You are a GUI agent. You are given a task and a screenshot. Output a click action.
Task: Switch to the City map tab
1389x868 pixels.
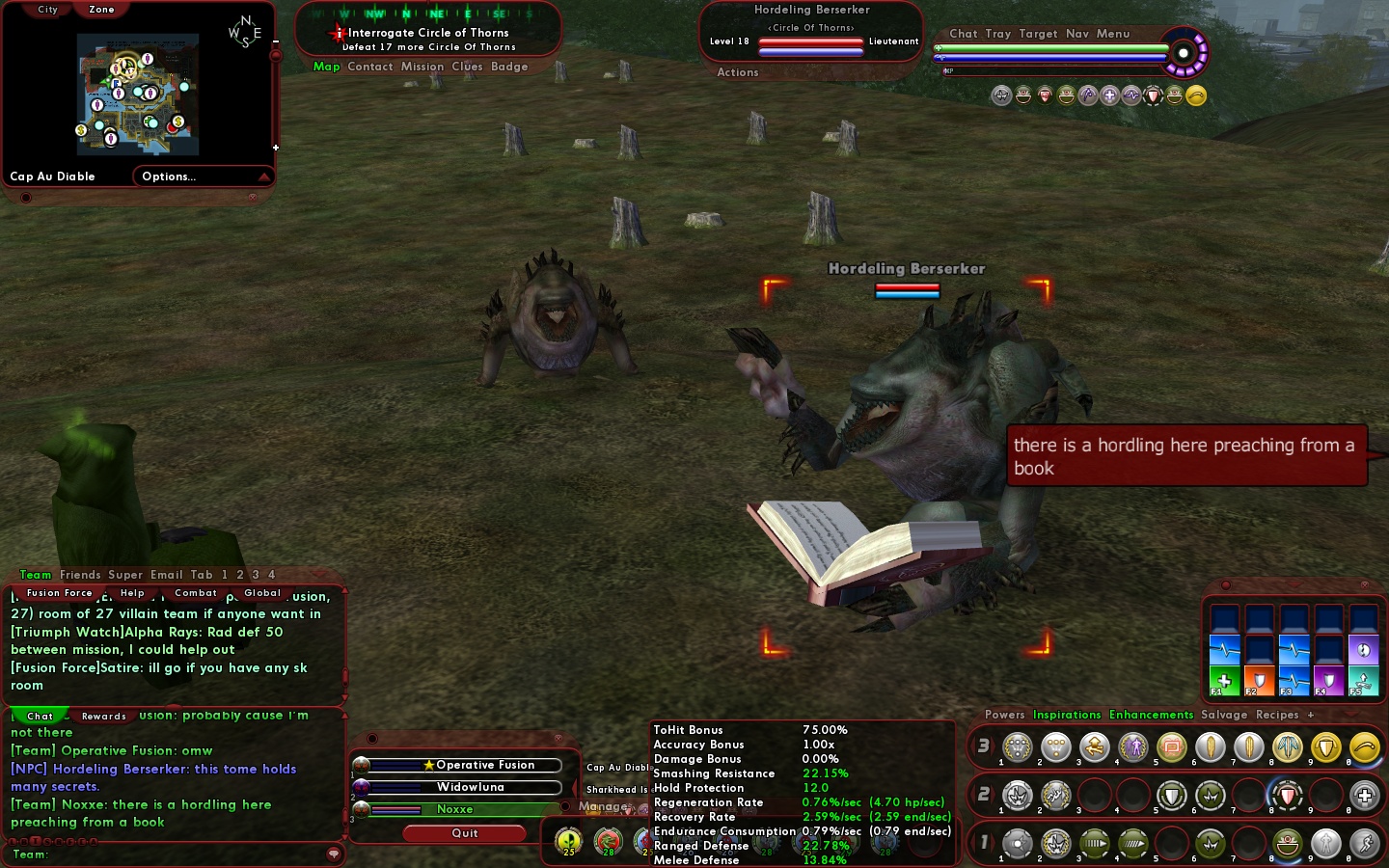coord(47,10)
